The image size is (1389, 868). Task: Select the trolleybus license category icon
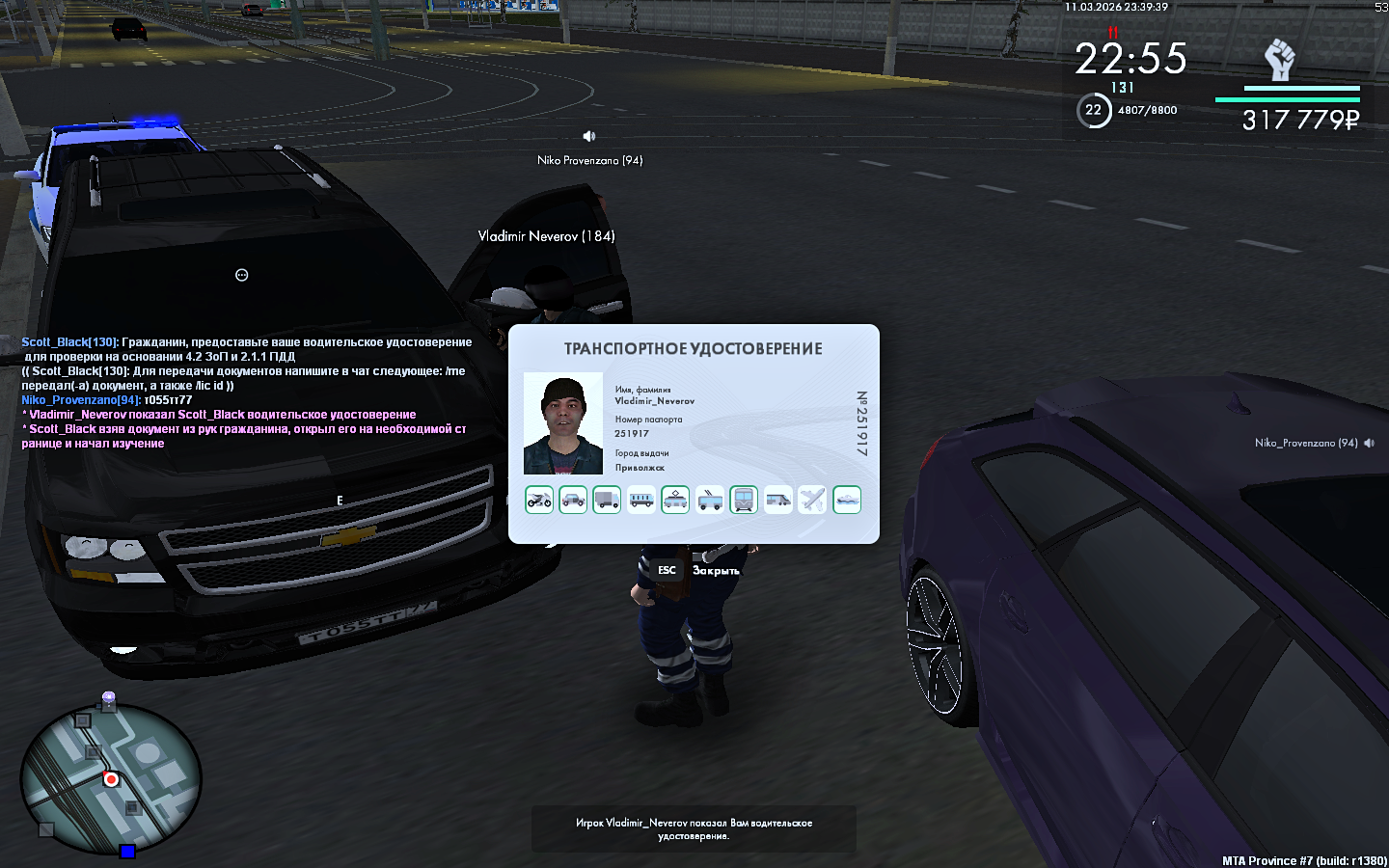[x=710, y=500]
